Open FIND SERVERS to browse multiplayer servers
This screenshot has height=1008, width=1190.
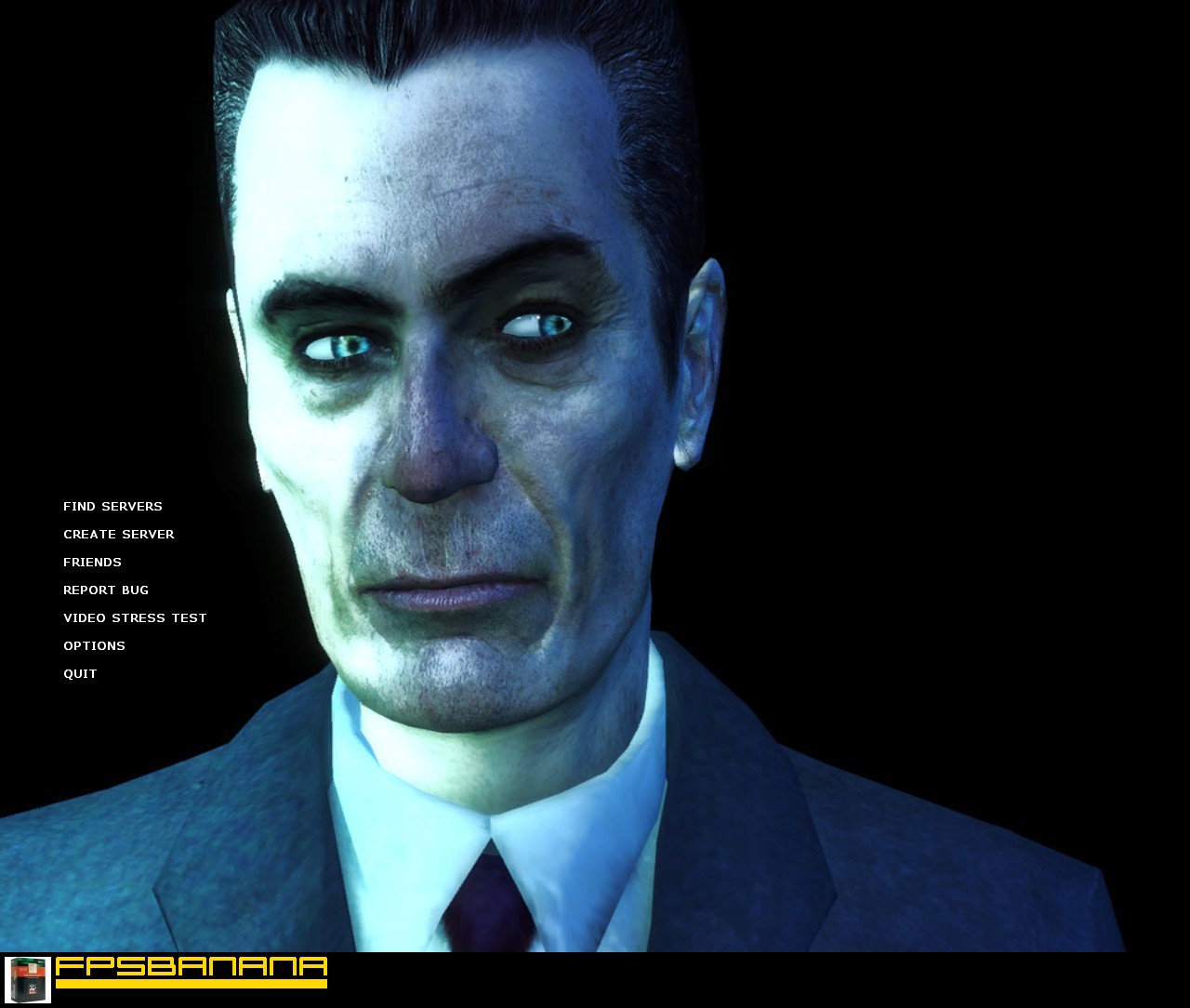point(112,506)
